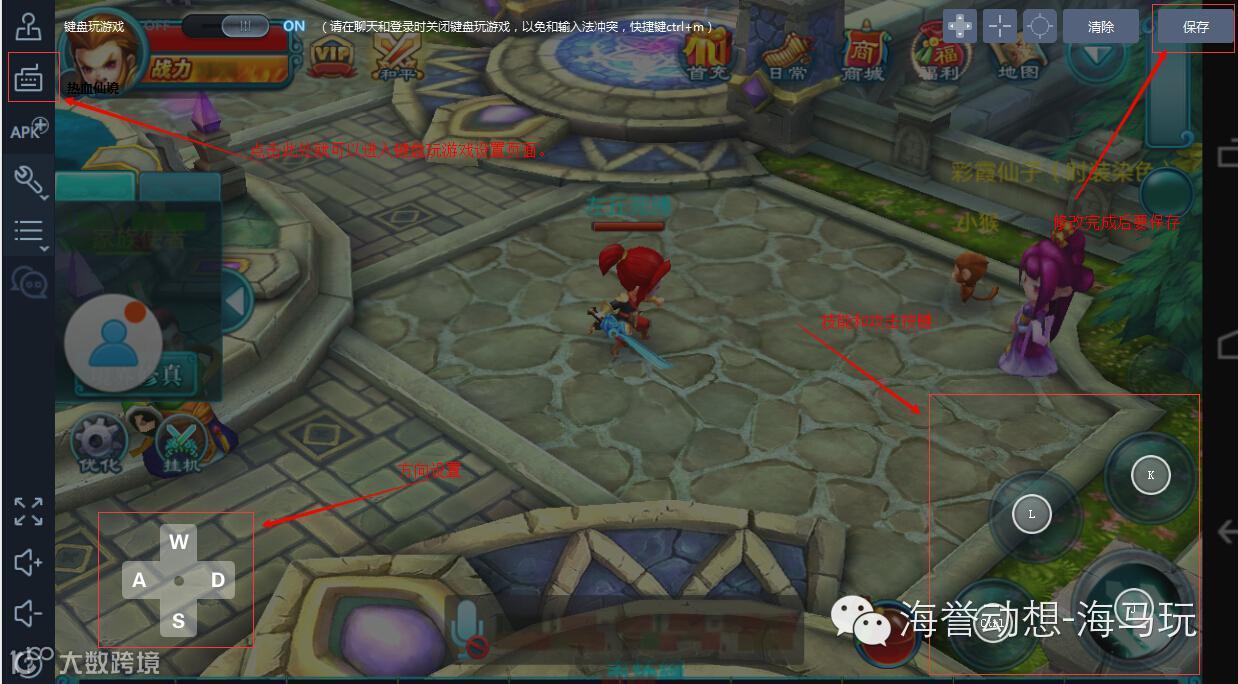The width and height of the screenshot is (1238, 684).
Task: Select the thin crosshair mapping tool
Action: (x=1000, y=26)
